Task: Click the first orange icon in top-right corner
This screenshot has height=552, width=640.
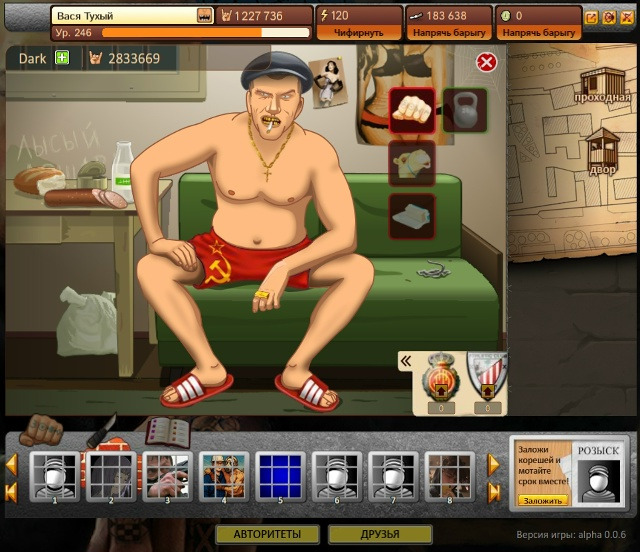Action: [x=590, y=17]
